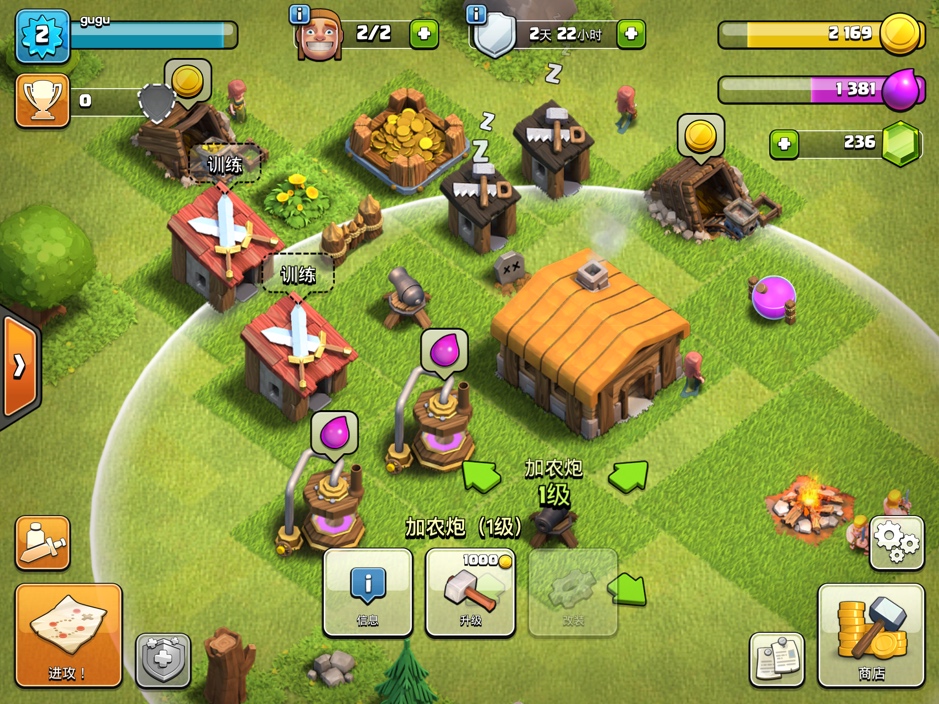939x704 pixels.
Task: Upgrade the cannon with the 升级 hammer button
Action: click(x=471, y=592)
